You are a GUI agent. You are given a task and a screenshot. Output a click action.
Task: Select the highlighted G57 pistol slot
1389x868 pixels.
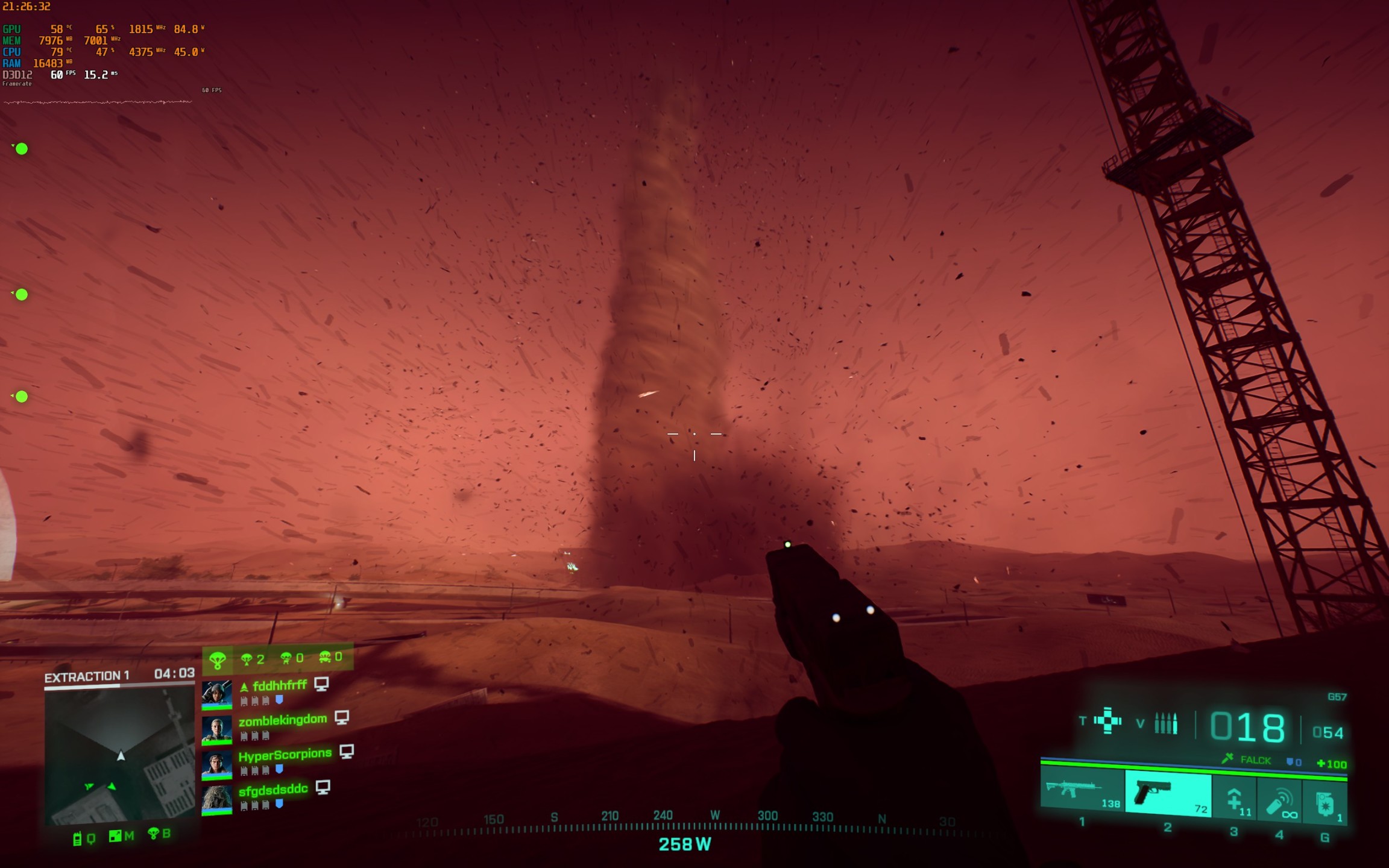1167,794
